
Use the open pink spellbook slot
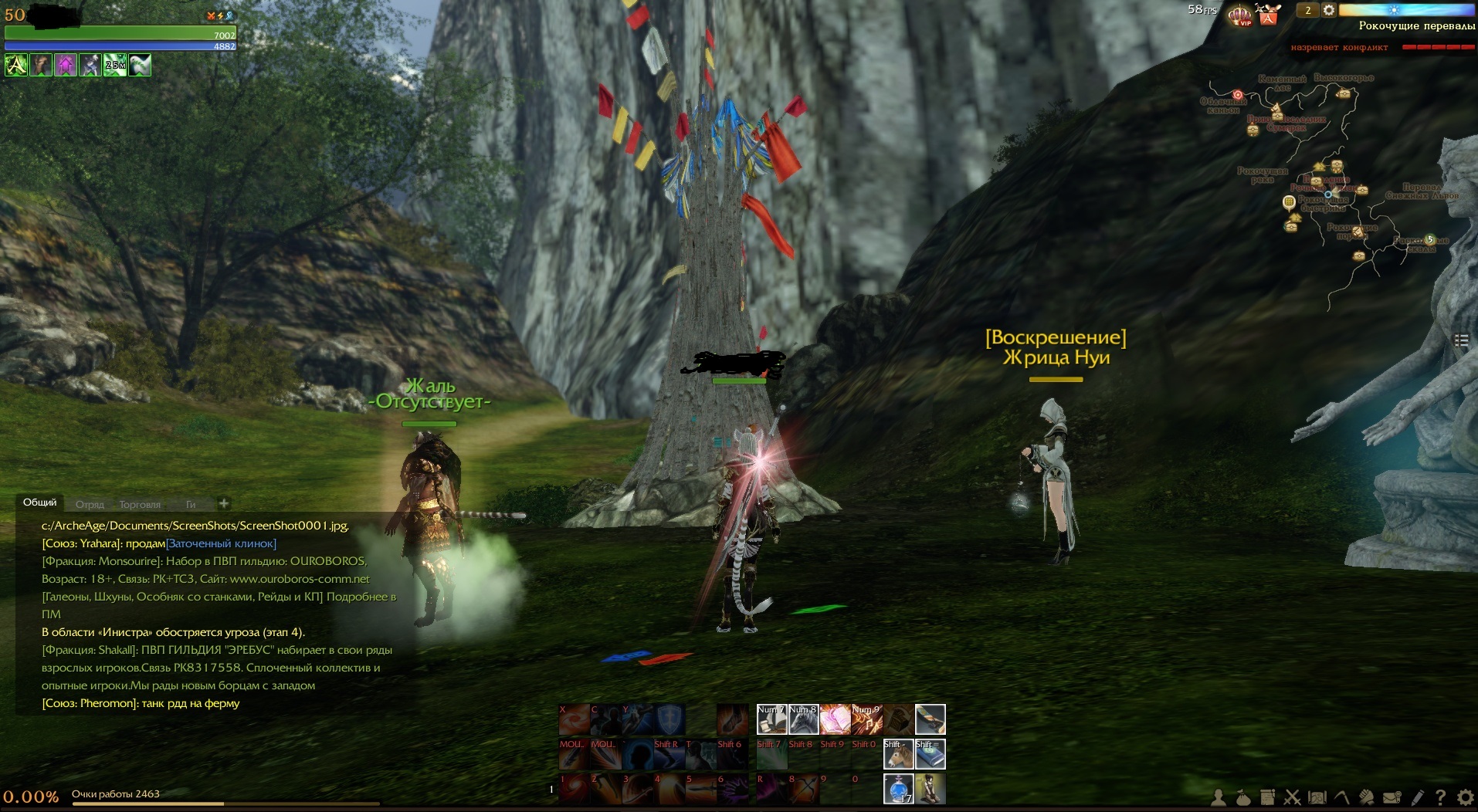[835, 719]
